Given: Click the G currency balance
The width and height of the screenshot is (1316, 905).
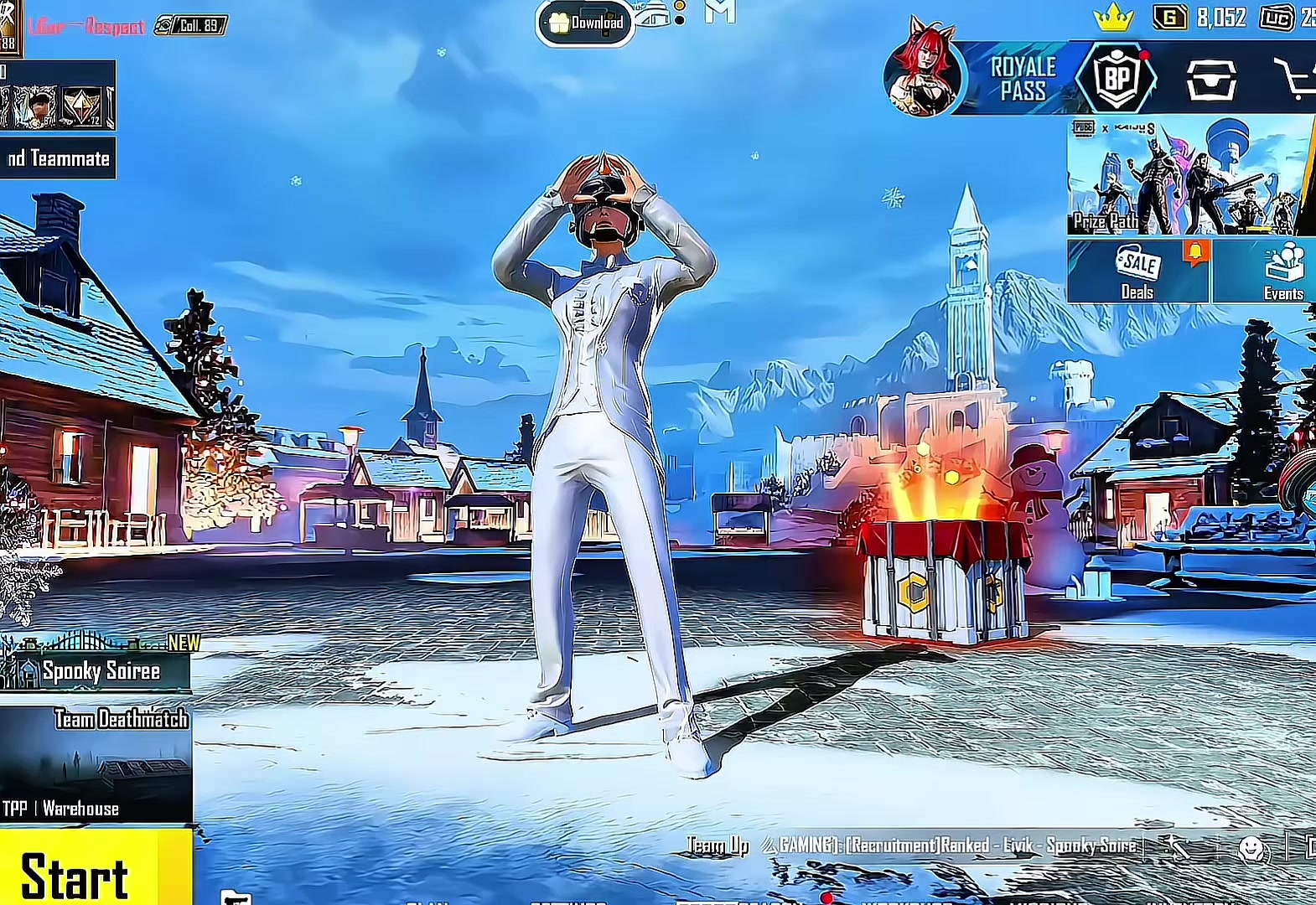Looking at the screenshot, I should pyautogui.click(x=1200, y=18).
